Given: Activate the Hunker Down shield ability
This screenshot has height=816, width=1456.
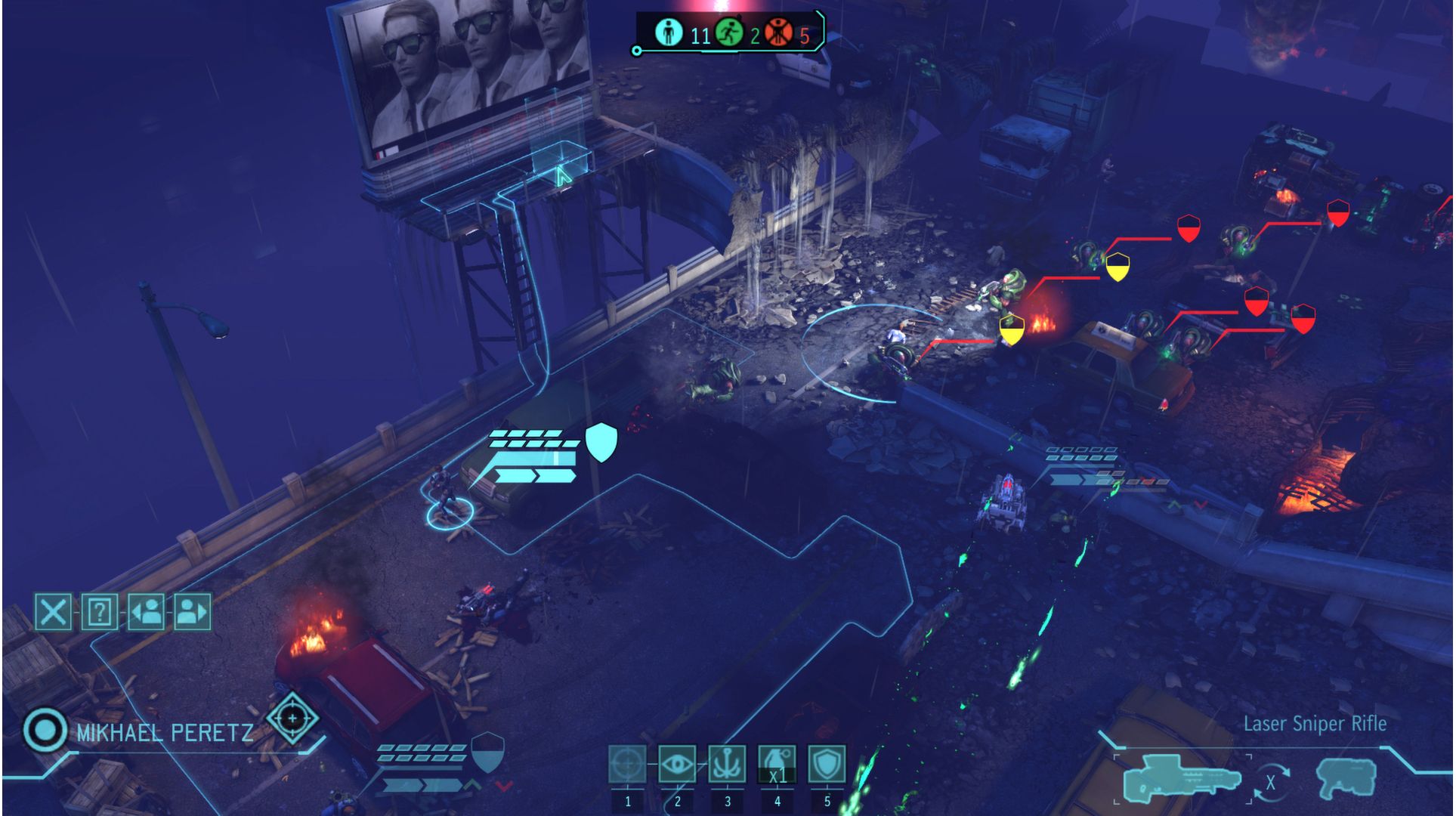Looking at the screenshot, I should point(827,766).
